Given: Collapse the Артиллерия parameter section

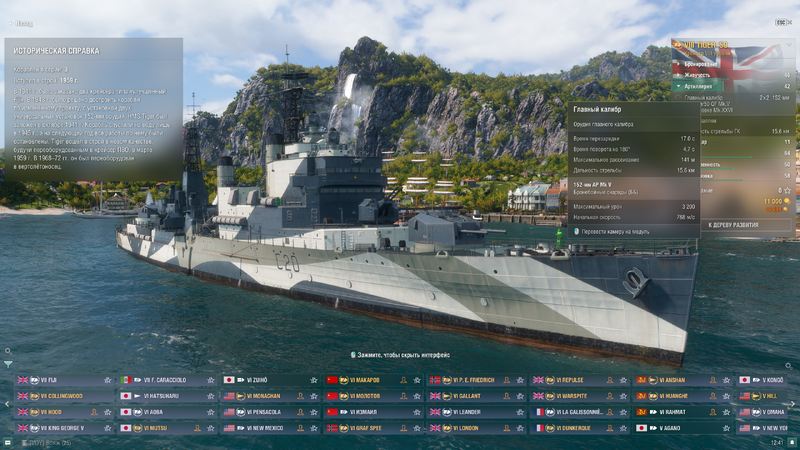Looking at the screenshot, I should (700, 86).
